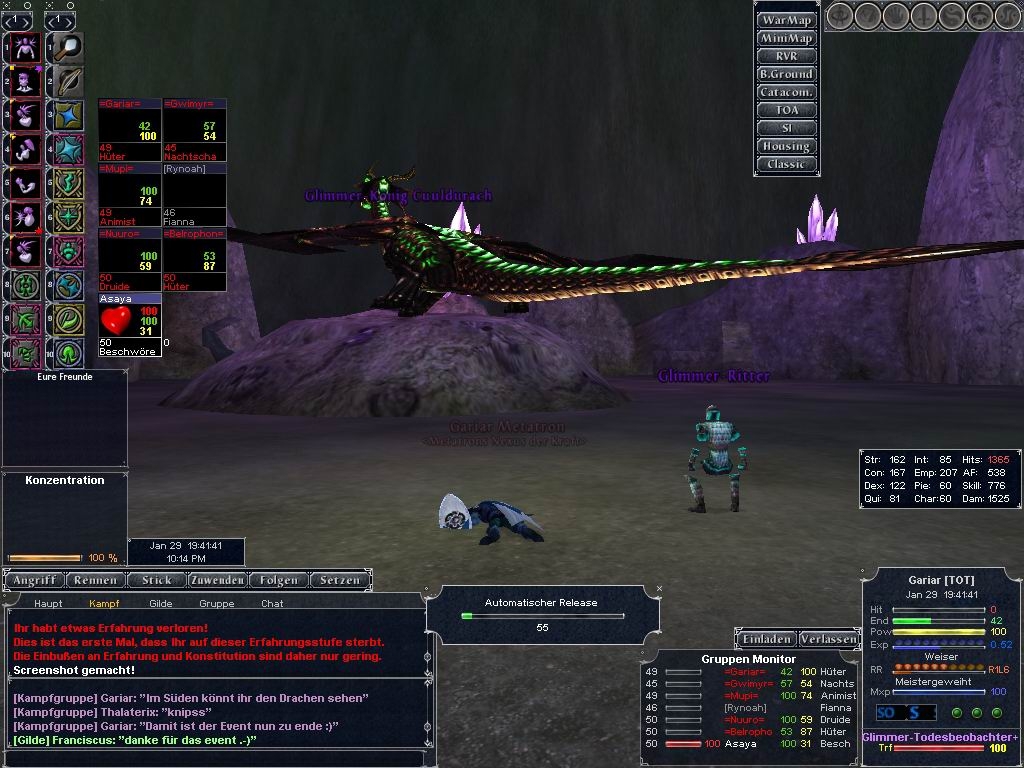Close the Automatischer Release window
This screenshot has width=1024, height=768.
click(659, 589)
